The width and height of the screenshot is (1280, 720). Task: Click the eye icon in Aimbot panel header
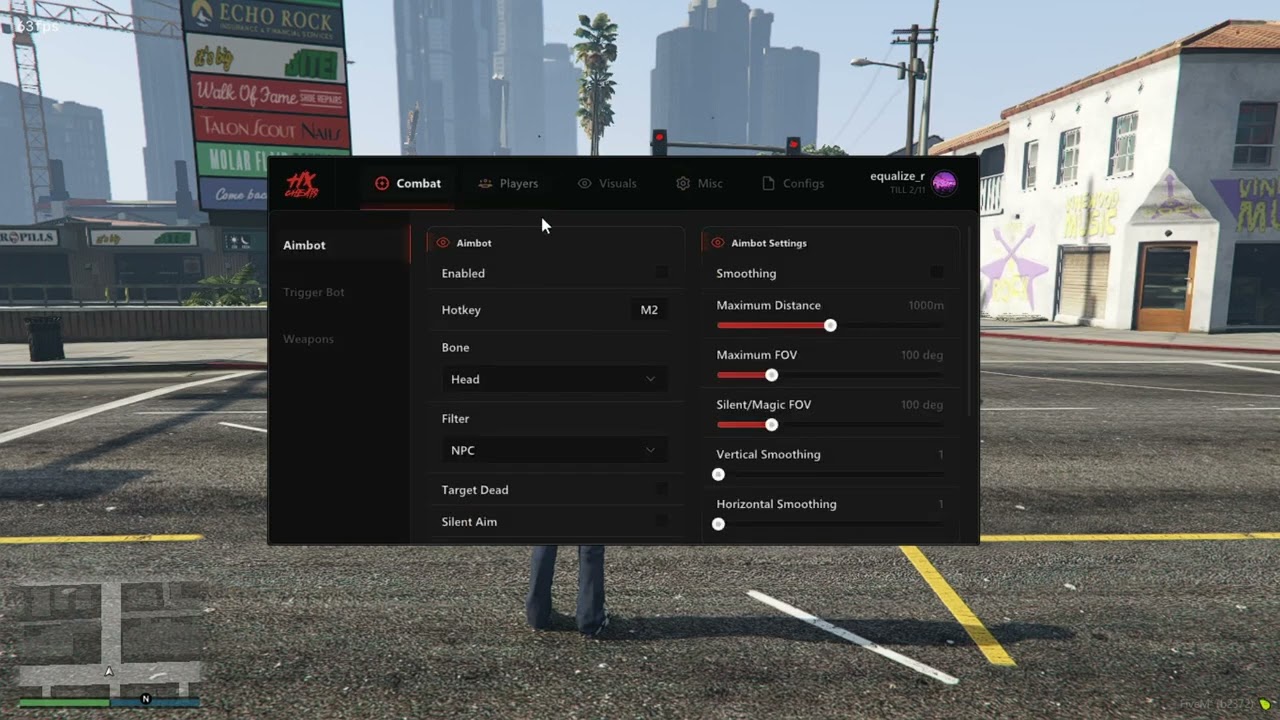(x=442, y=242)
